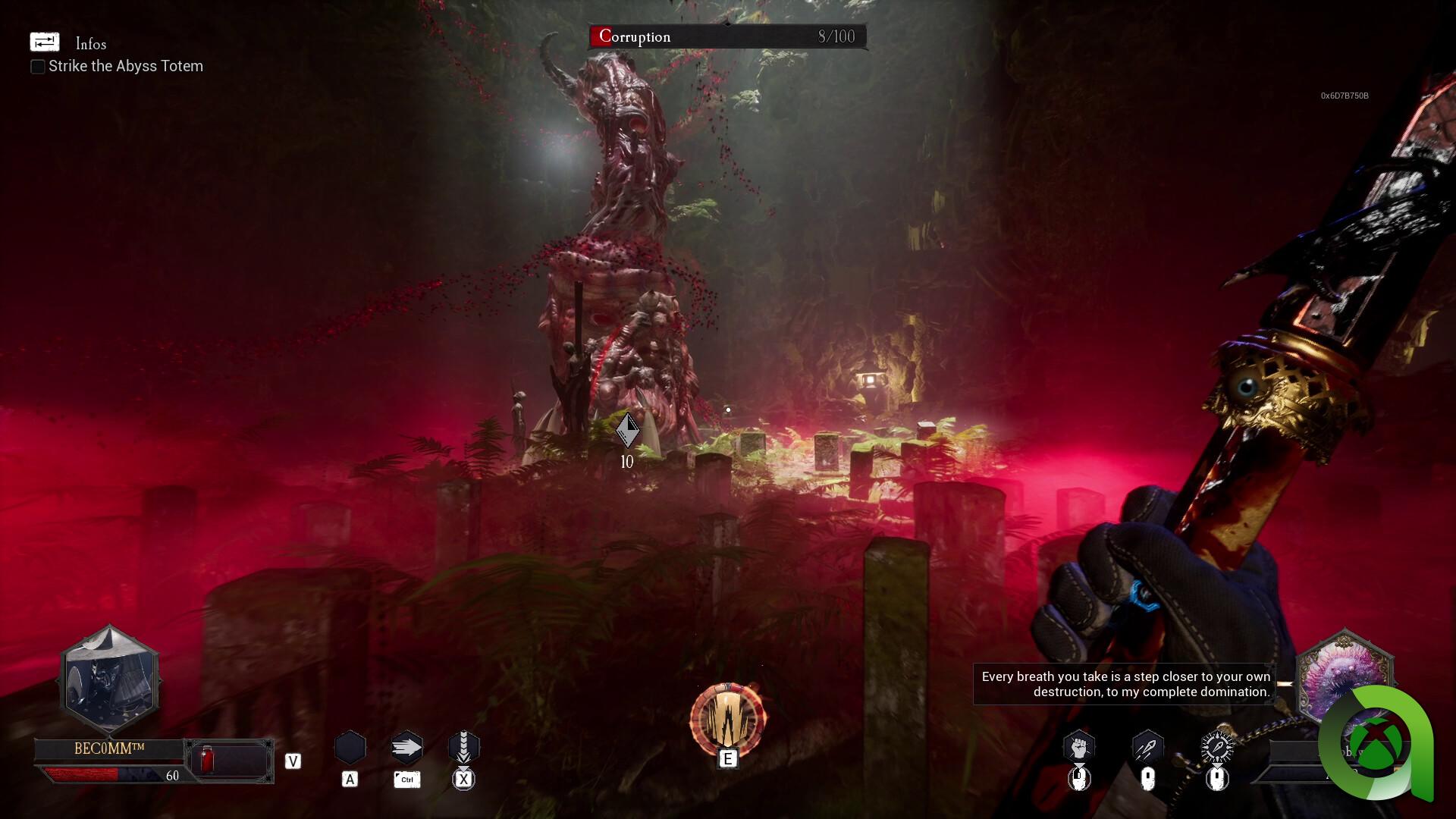Select the charged kunai burst icon

[1216, 748]
